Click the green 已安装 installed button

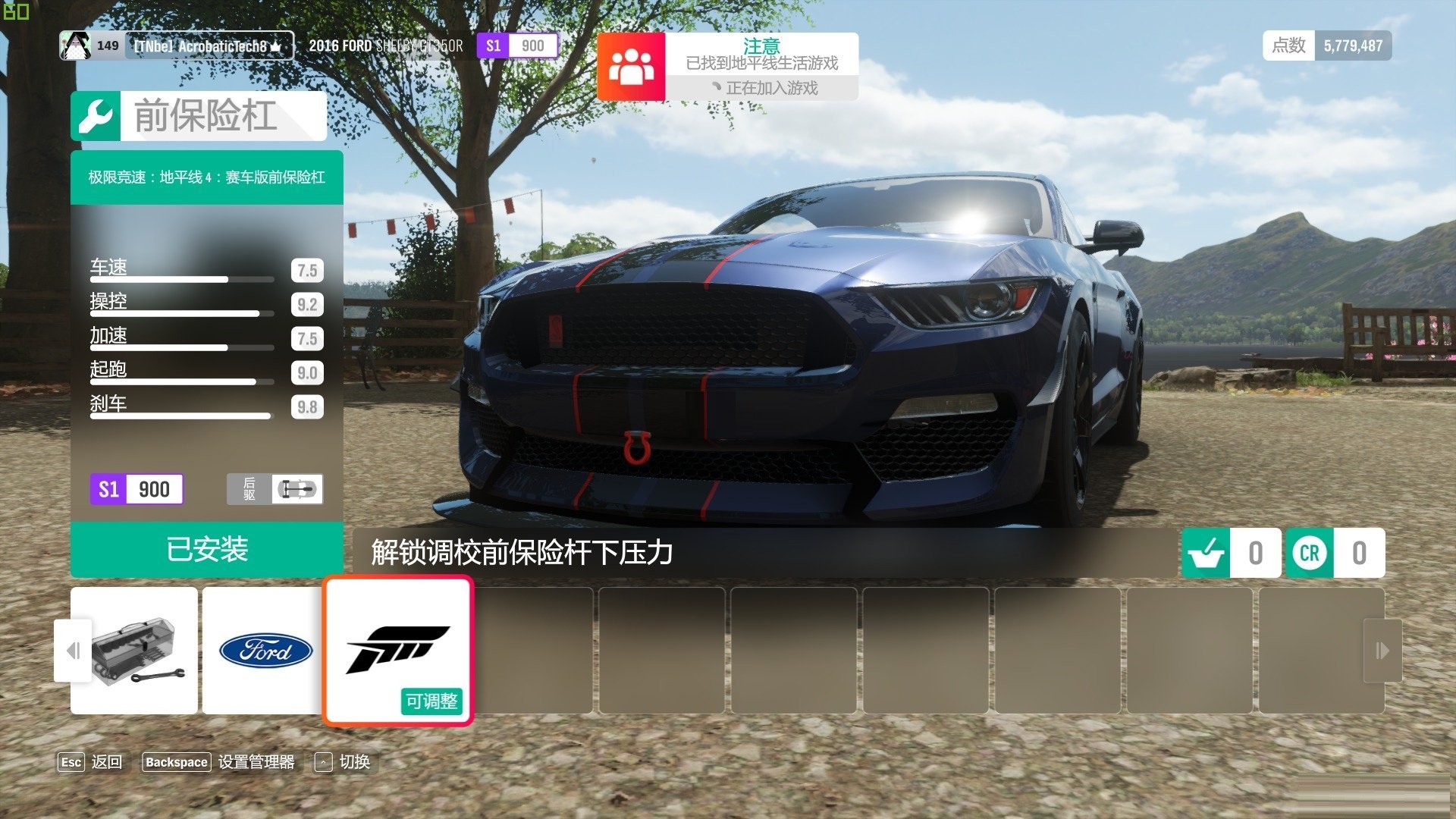pos(206,550)
